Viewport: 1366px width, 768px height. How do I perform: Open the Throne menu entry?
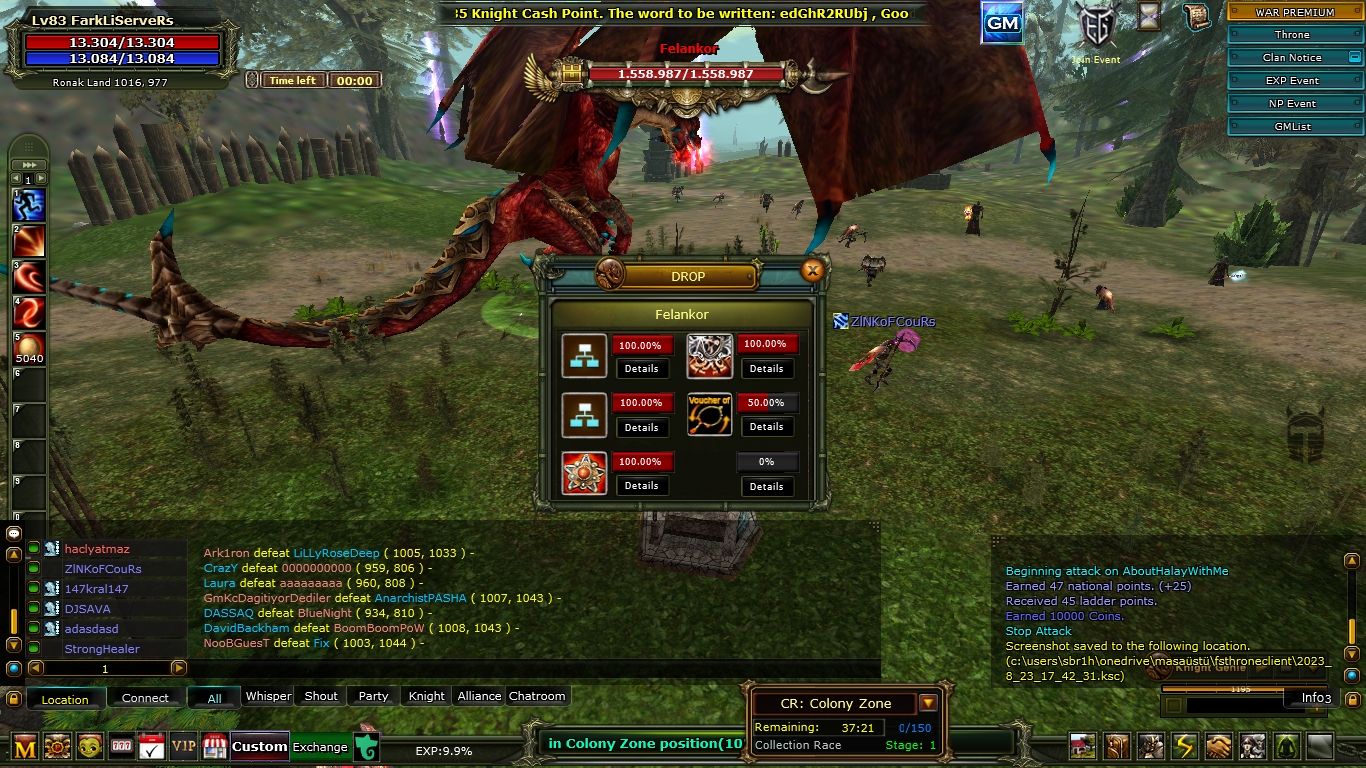point(1291,35)
